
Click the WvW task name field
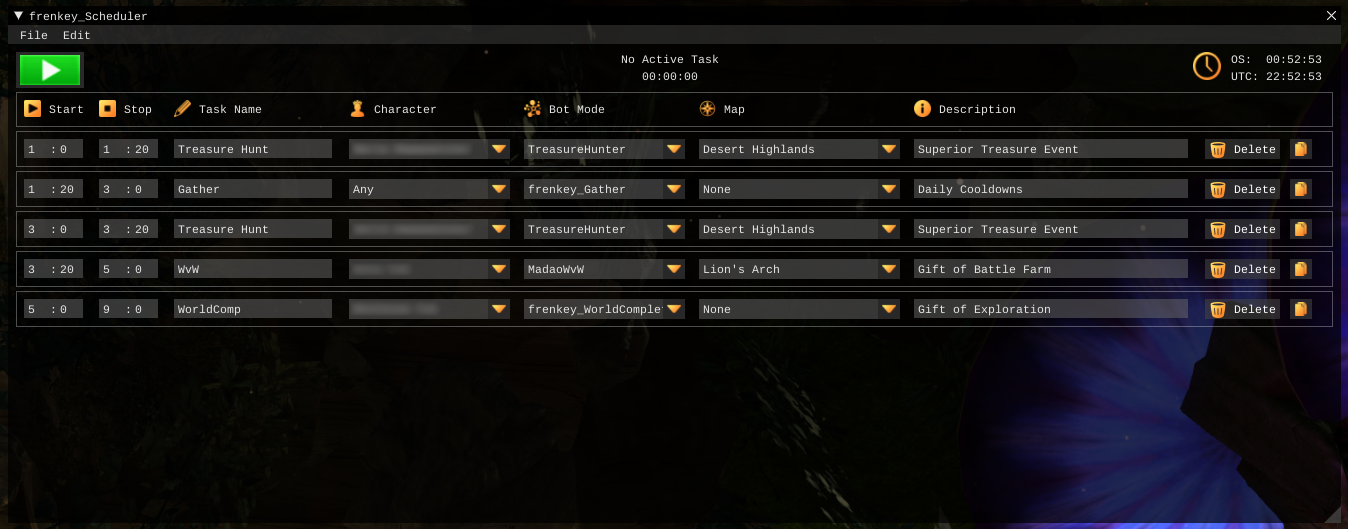tap(252, 269)
